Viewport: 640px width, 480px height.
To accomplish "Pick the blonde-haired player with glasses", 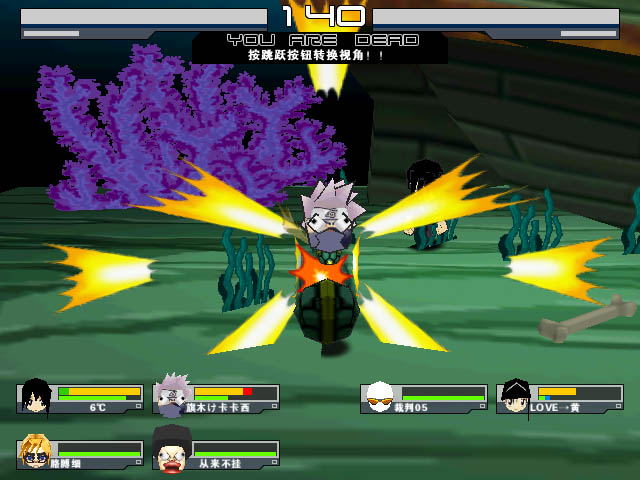I will (x=36, y=453).
